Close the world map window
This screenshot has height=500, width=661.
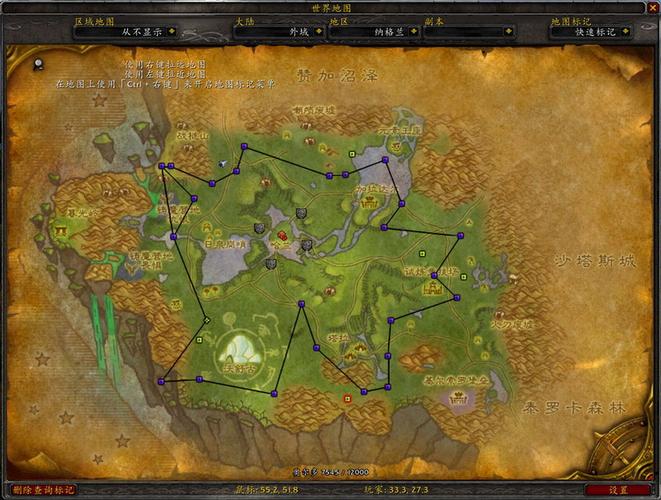point(652,8)
